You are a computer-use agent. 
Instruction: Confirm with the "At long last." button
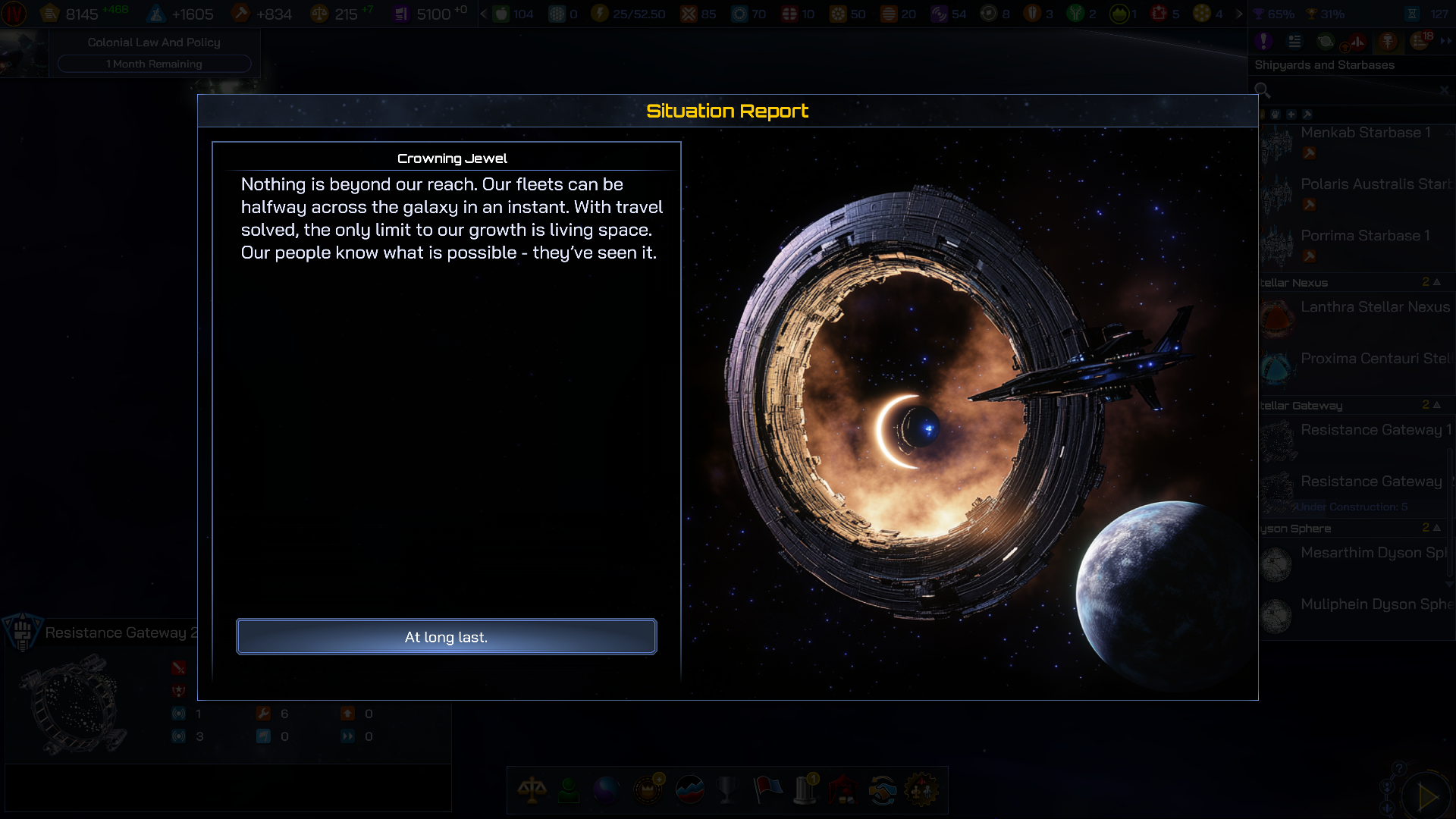coord(446,637)
